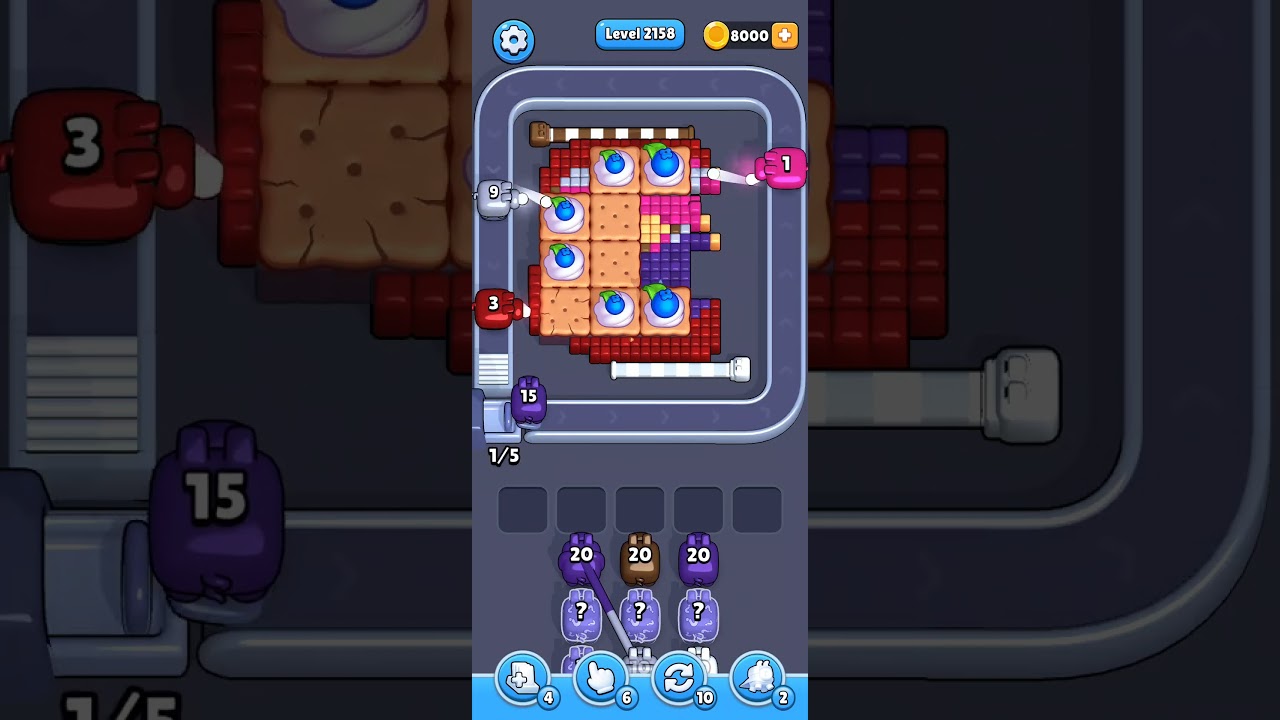
Task: Tap the middle question-mark mystery piece
Action: click(640, 612)
